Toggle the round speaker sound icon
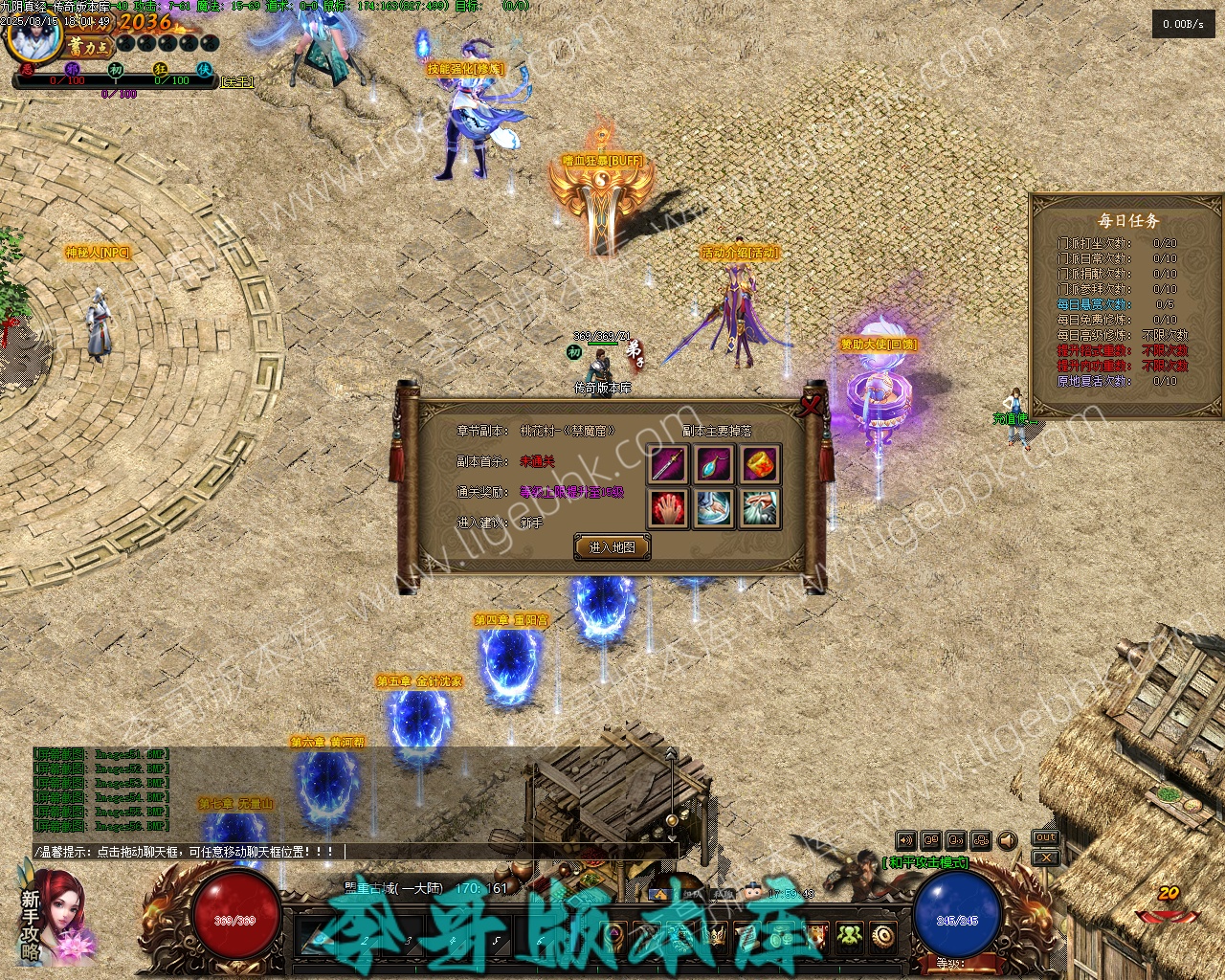The image size is (1225, 980). pos(1007,840)
